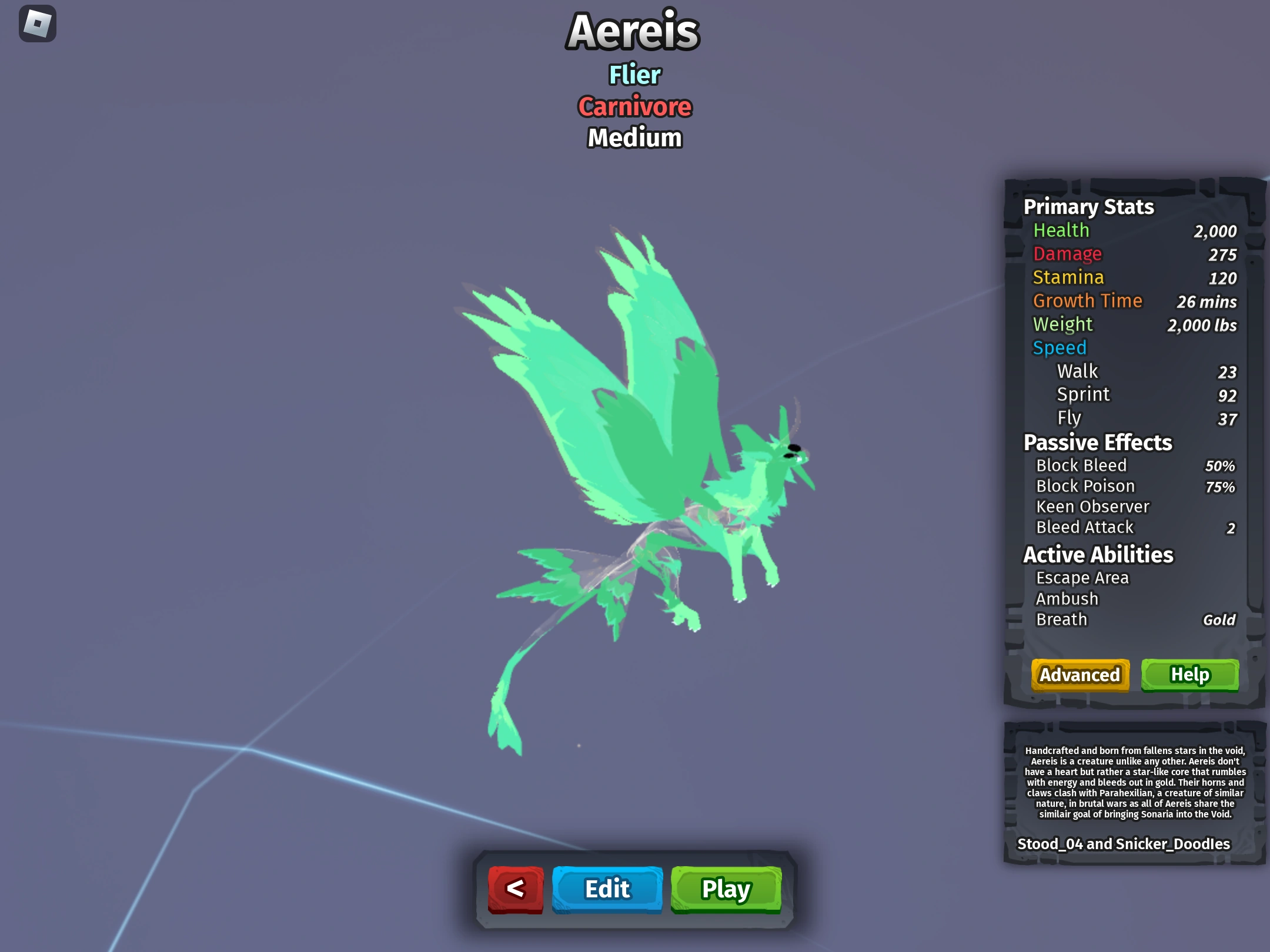Open the Roblox menu icon
1270x952 pixels.
36,24
